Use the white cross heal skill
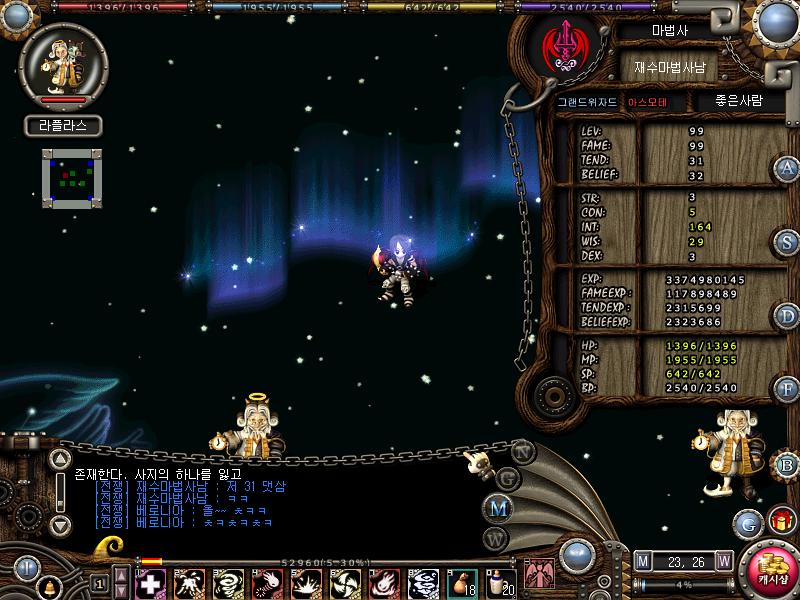The width and height of the screenshot is (800, 600). (150, 581)
